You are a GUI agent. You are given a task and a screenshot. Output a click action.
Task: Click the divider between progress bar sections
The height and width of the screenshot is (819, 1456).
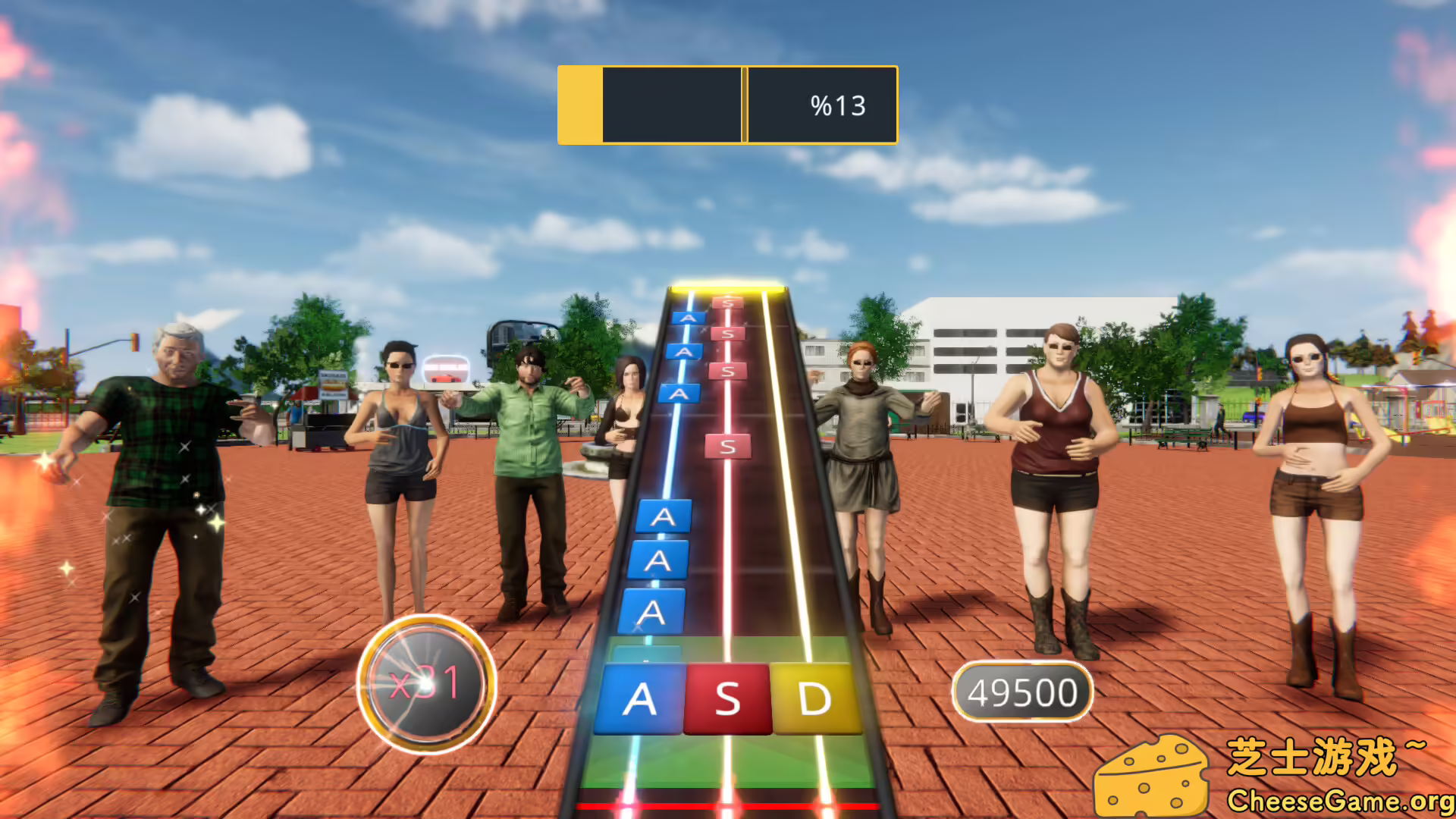745,105
